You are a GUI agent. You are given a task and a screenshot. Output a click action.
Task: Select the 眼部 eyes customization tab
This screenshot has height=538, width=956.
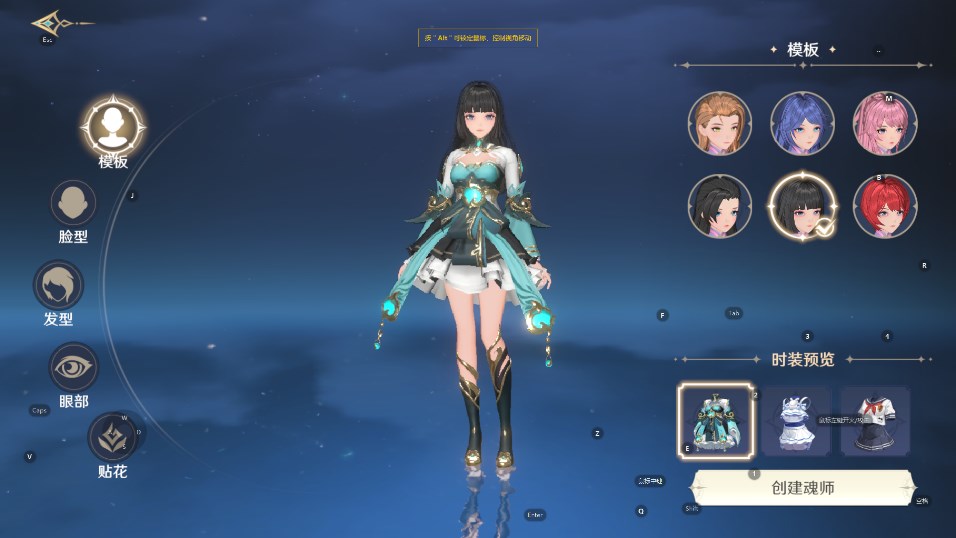point(73,368)
